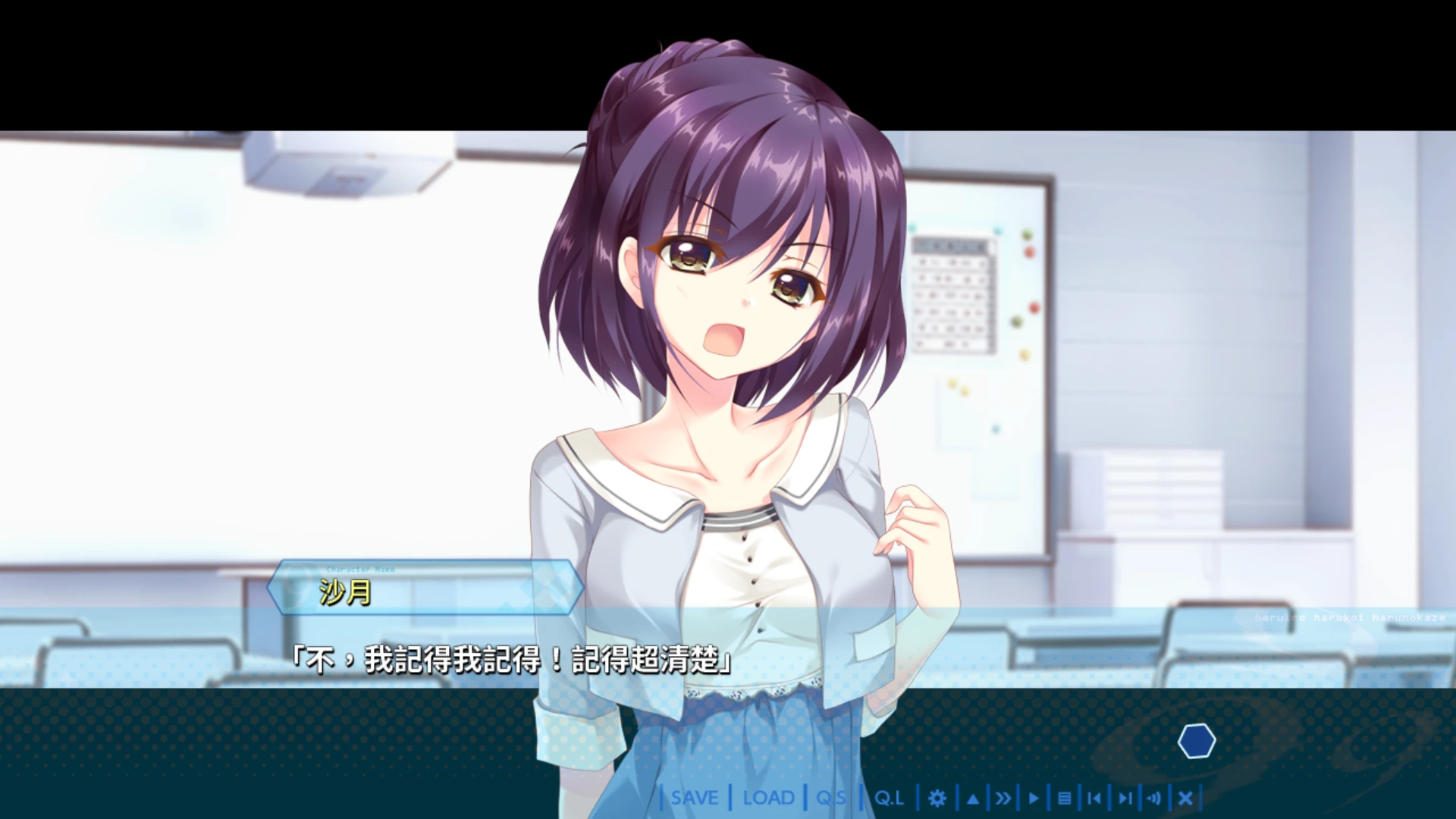Activate skip with the double-arrow icon

tap(1003, 798)
